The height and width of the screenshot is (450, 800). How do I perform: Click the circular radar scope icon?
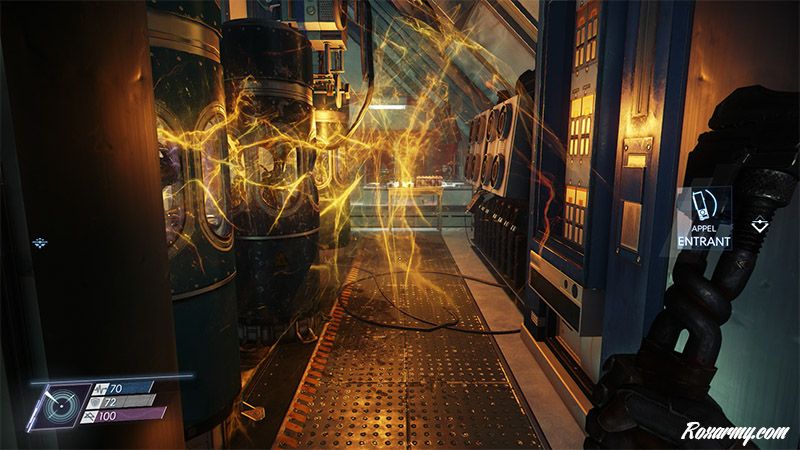coord(58,404)
